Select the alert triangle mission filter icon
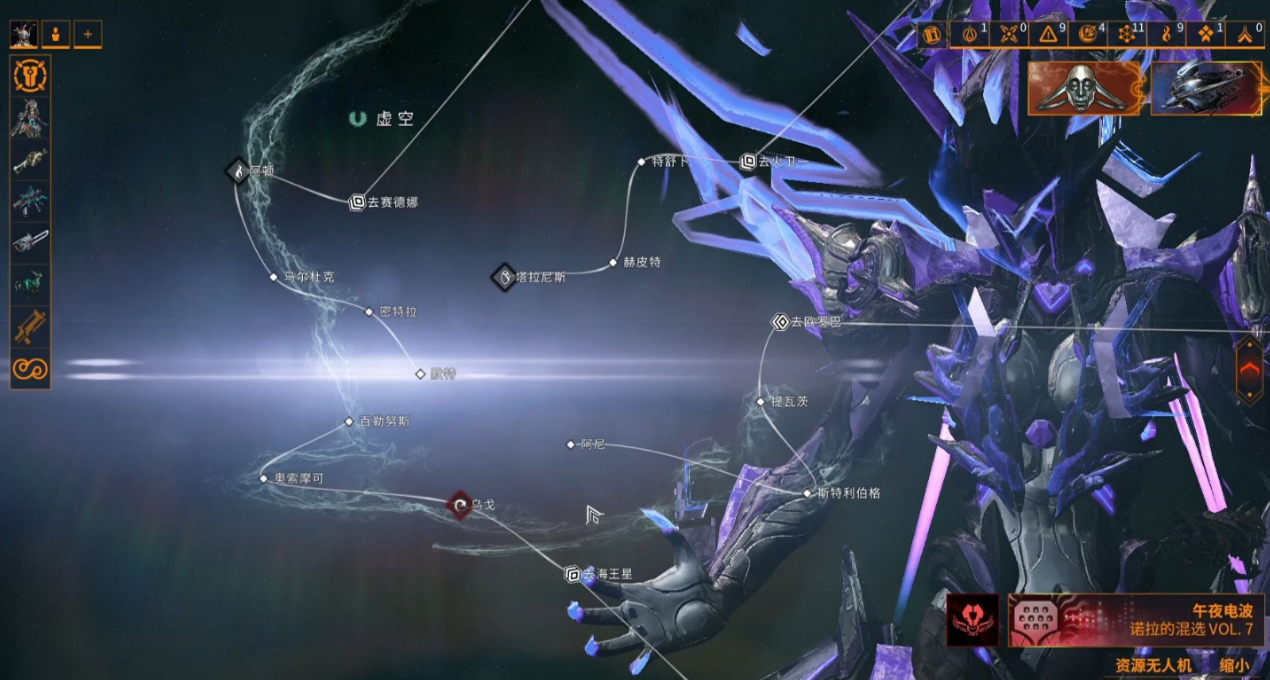The width and height of the screenshot is (1270, 680). (1048, 35)
